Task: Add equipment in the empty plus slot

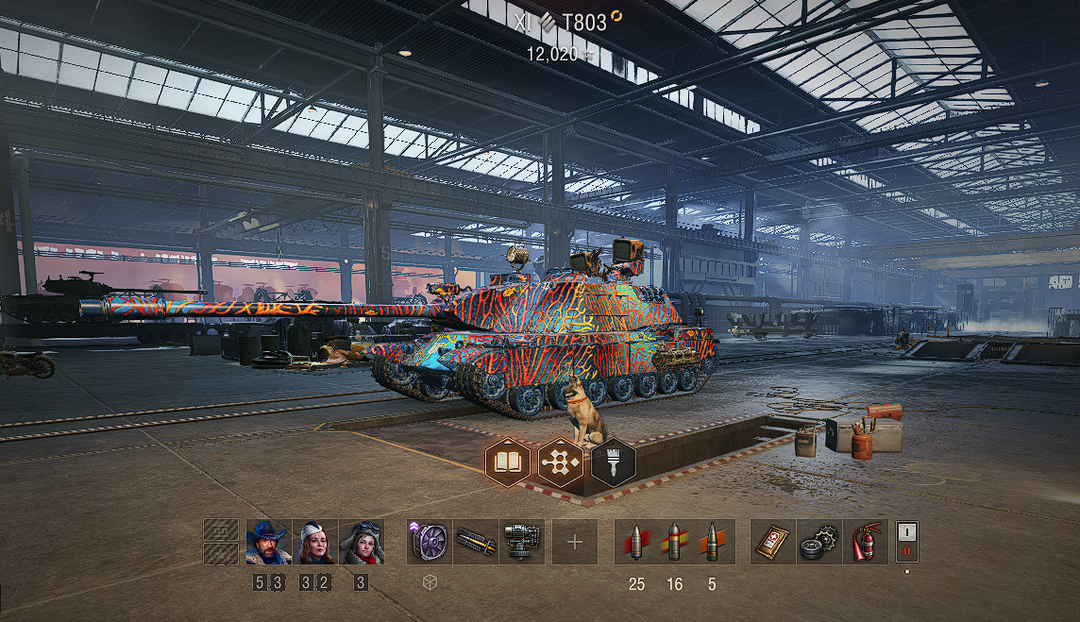Action: coord(575,542)
